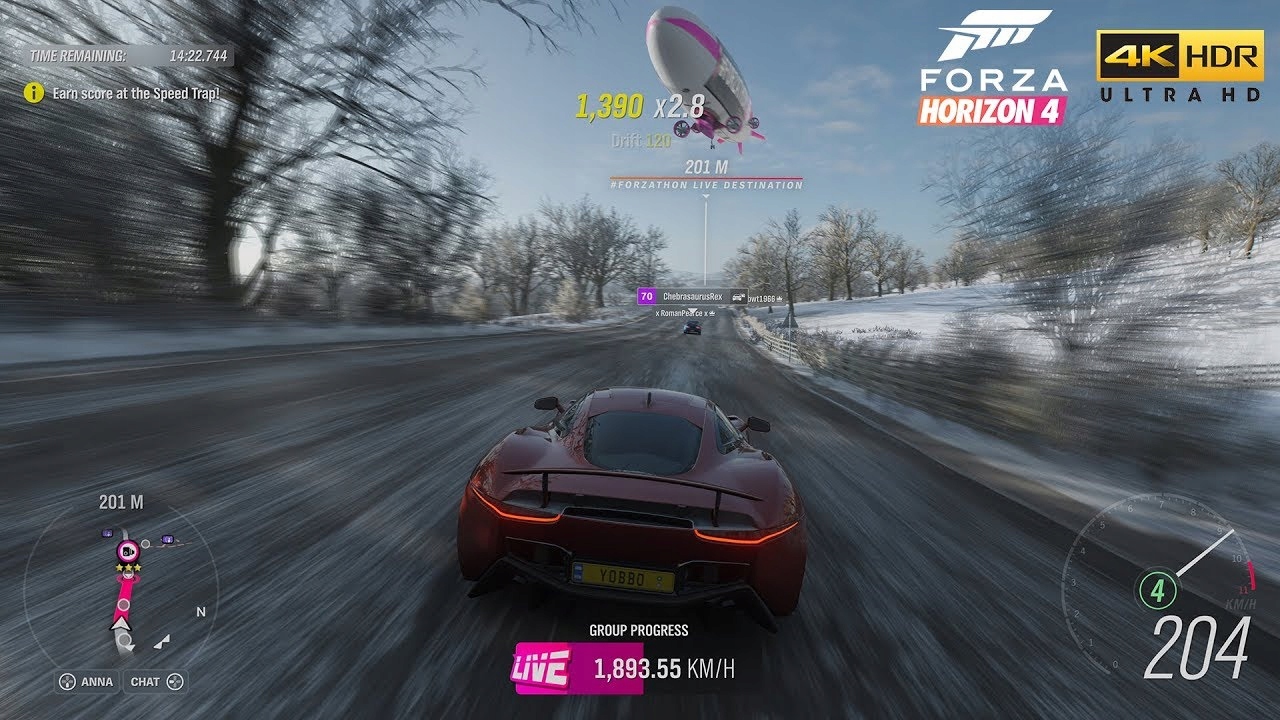Open the ANNA assistant button

tap(87, 682)
